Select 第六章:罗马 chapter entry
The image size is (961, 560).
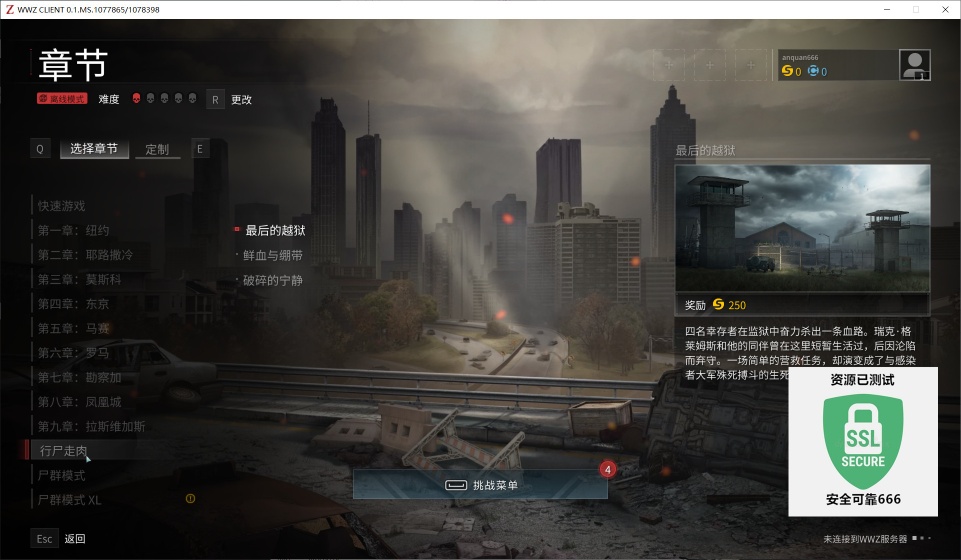(x=74, y=353)
